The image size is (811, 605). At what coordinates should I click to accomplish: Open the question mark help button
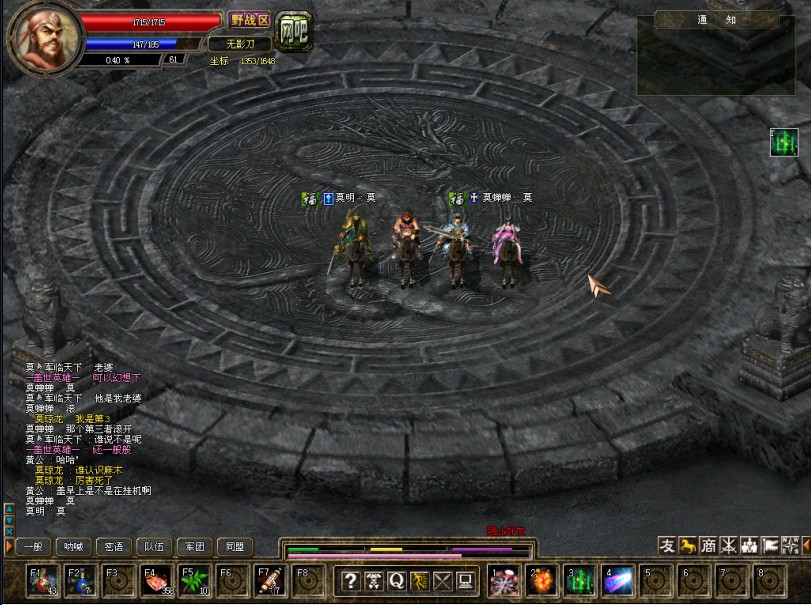[350, 581]
